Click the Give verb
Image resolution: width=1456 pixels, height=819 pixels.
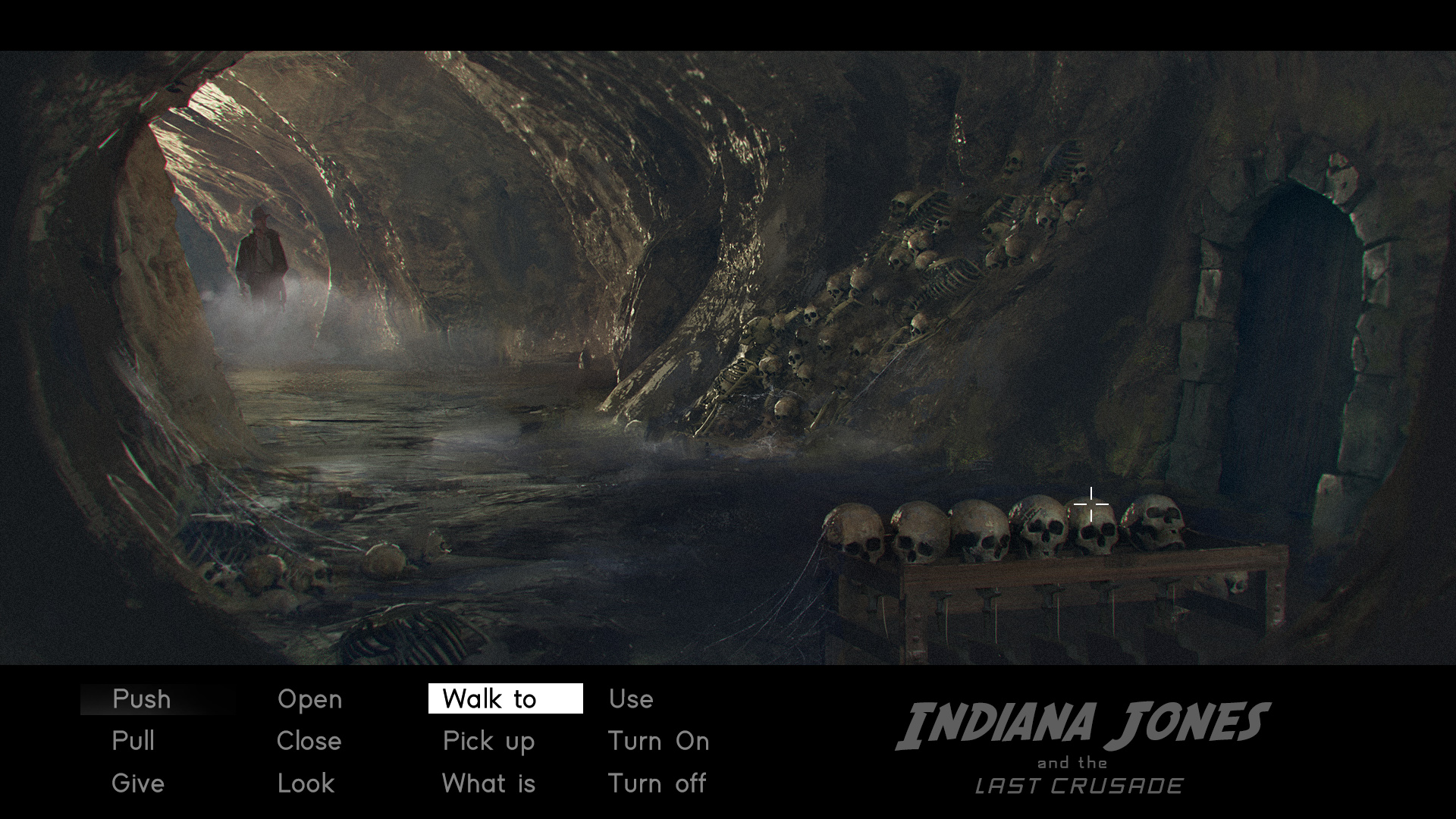(x=138, y=783)
